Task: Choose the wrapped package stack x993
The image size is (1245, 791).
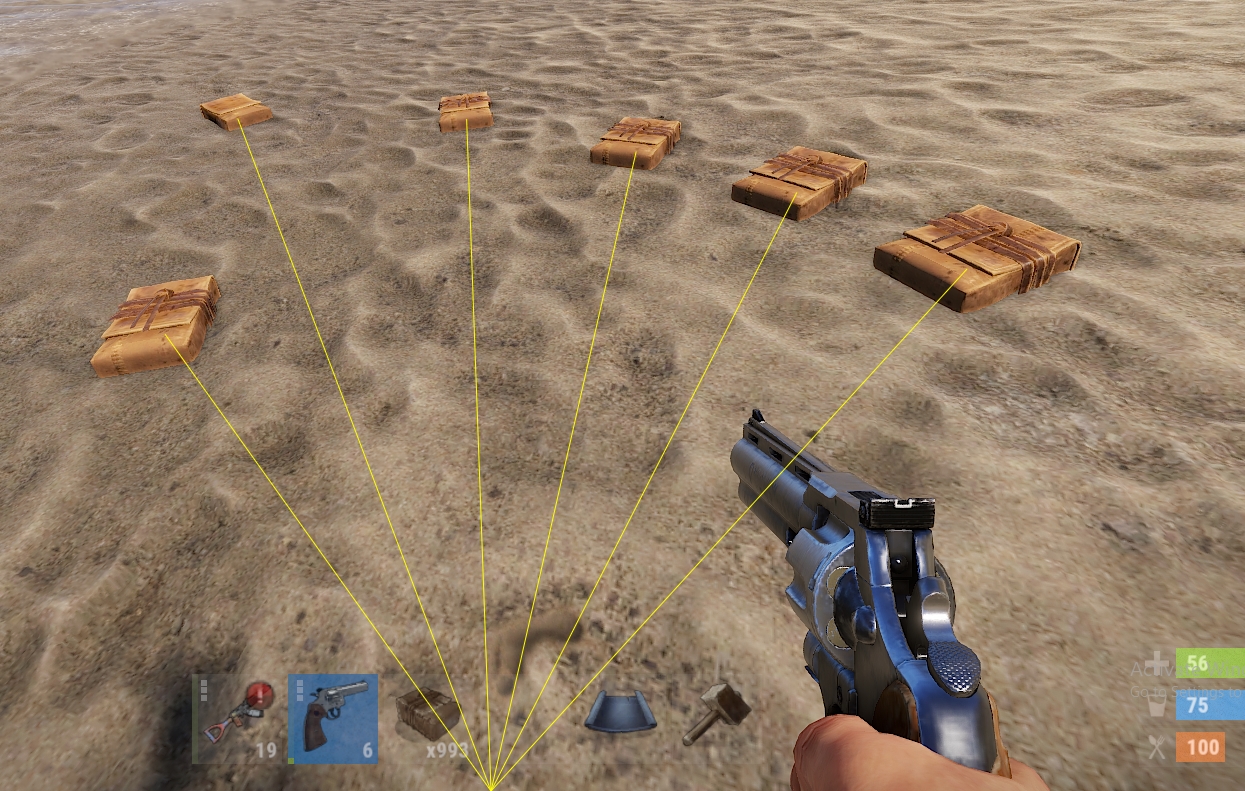Action: pos(428,718)
